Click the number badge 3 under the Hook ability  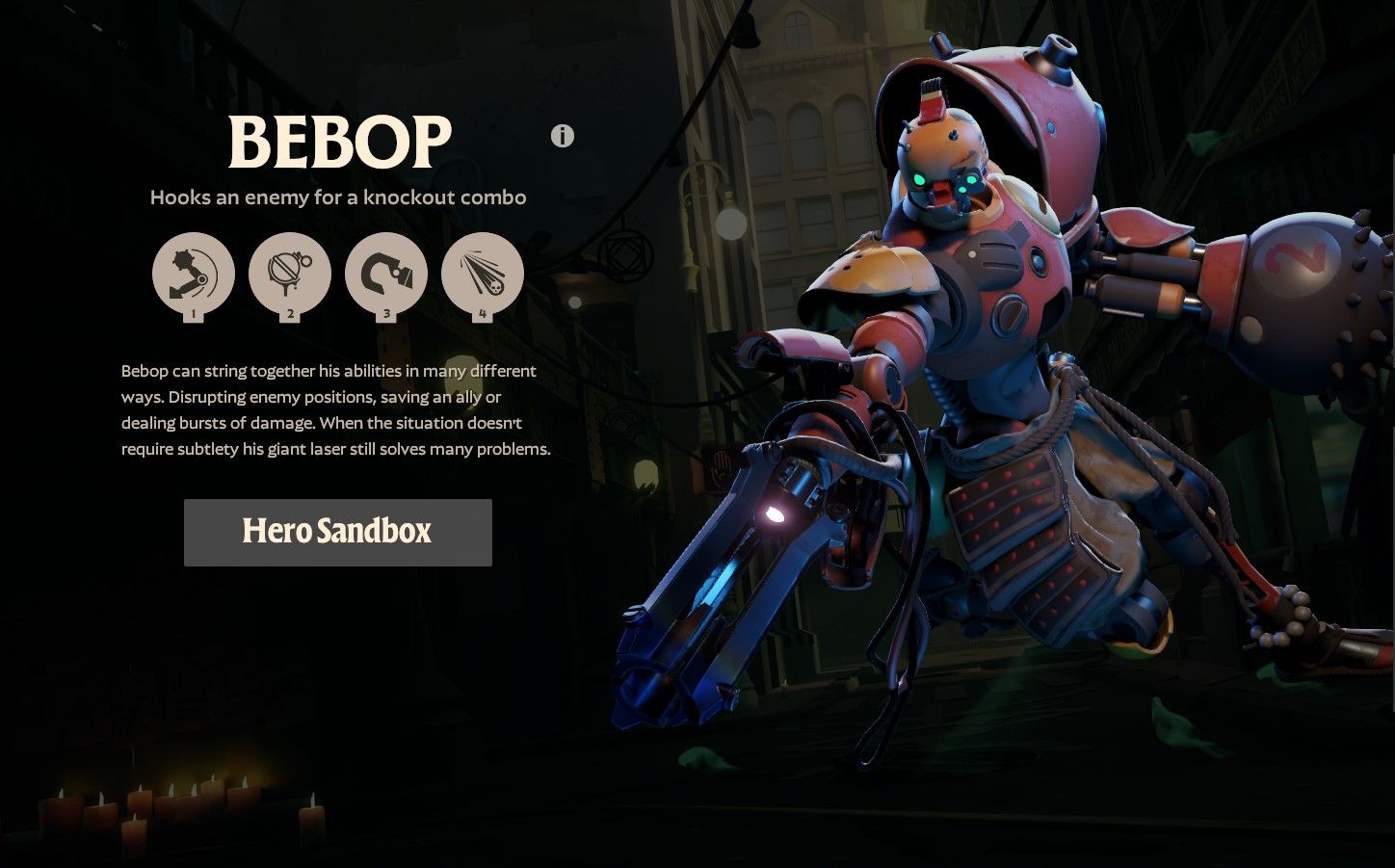[x=386, y=314]
